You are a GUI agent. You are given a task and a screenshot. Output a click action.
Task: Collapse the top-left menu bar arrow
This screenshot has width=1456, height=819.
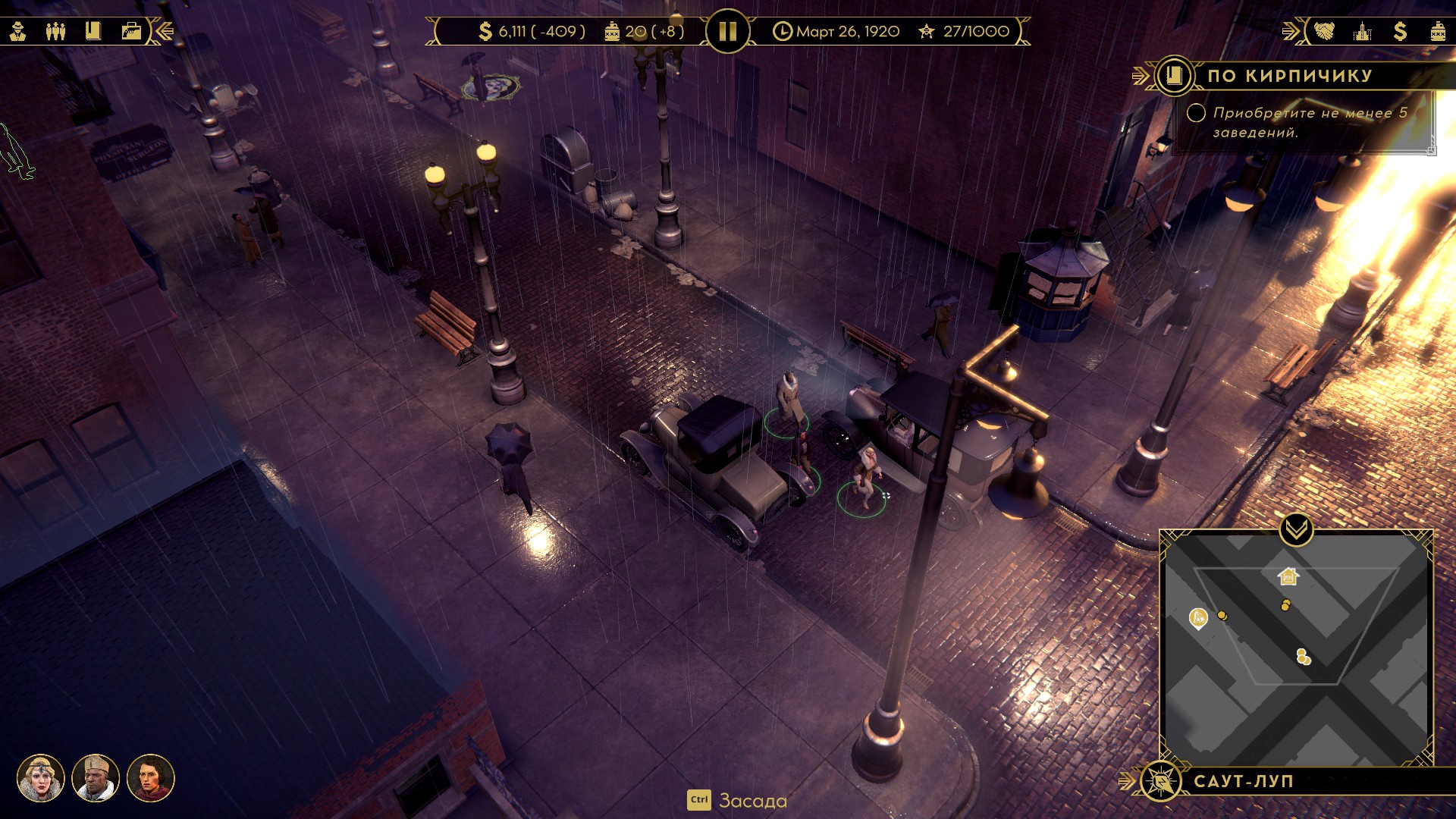click(164, 31)
